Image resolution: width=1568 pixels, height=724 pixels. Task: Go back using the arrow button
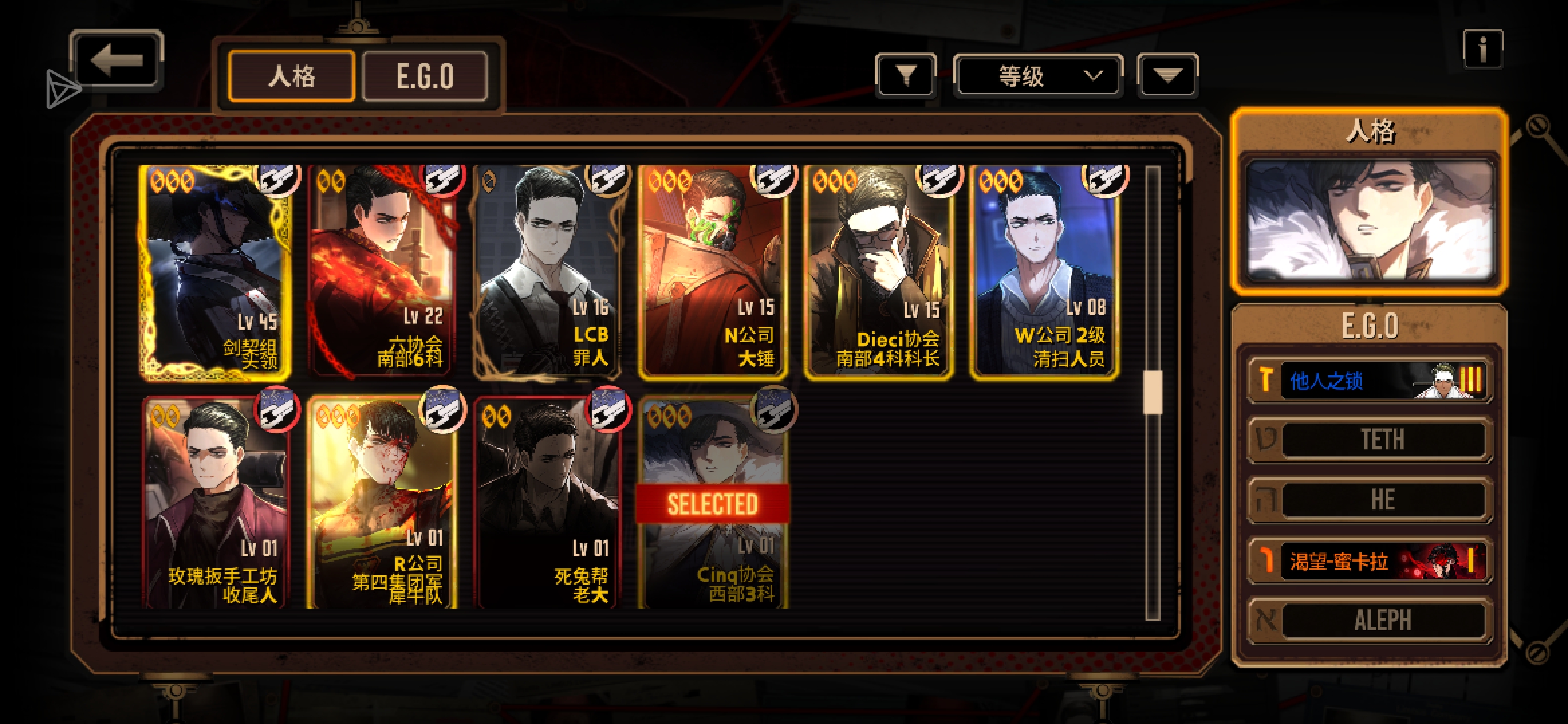[117, 61]
